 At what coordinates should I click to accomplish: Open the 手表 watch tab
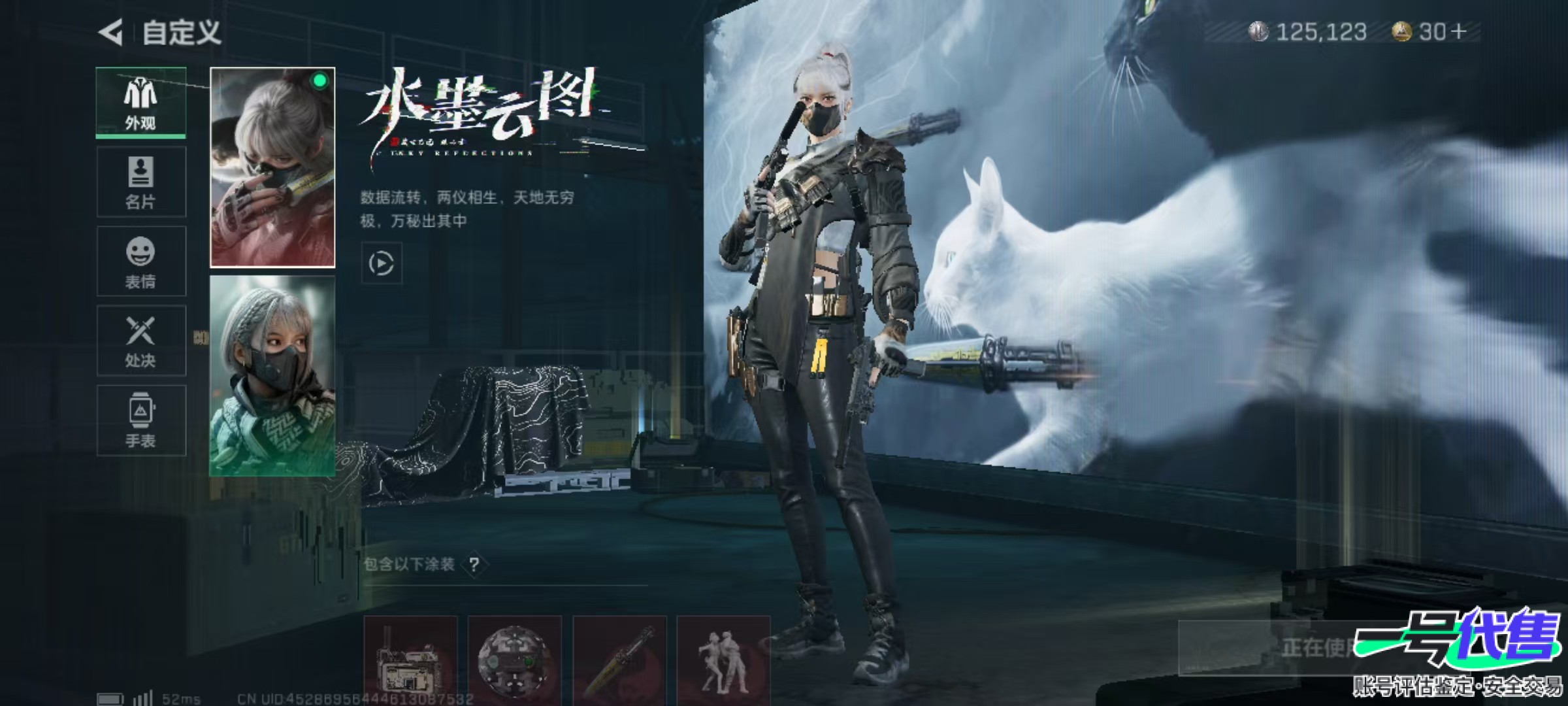140,420
